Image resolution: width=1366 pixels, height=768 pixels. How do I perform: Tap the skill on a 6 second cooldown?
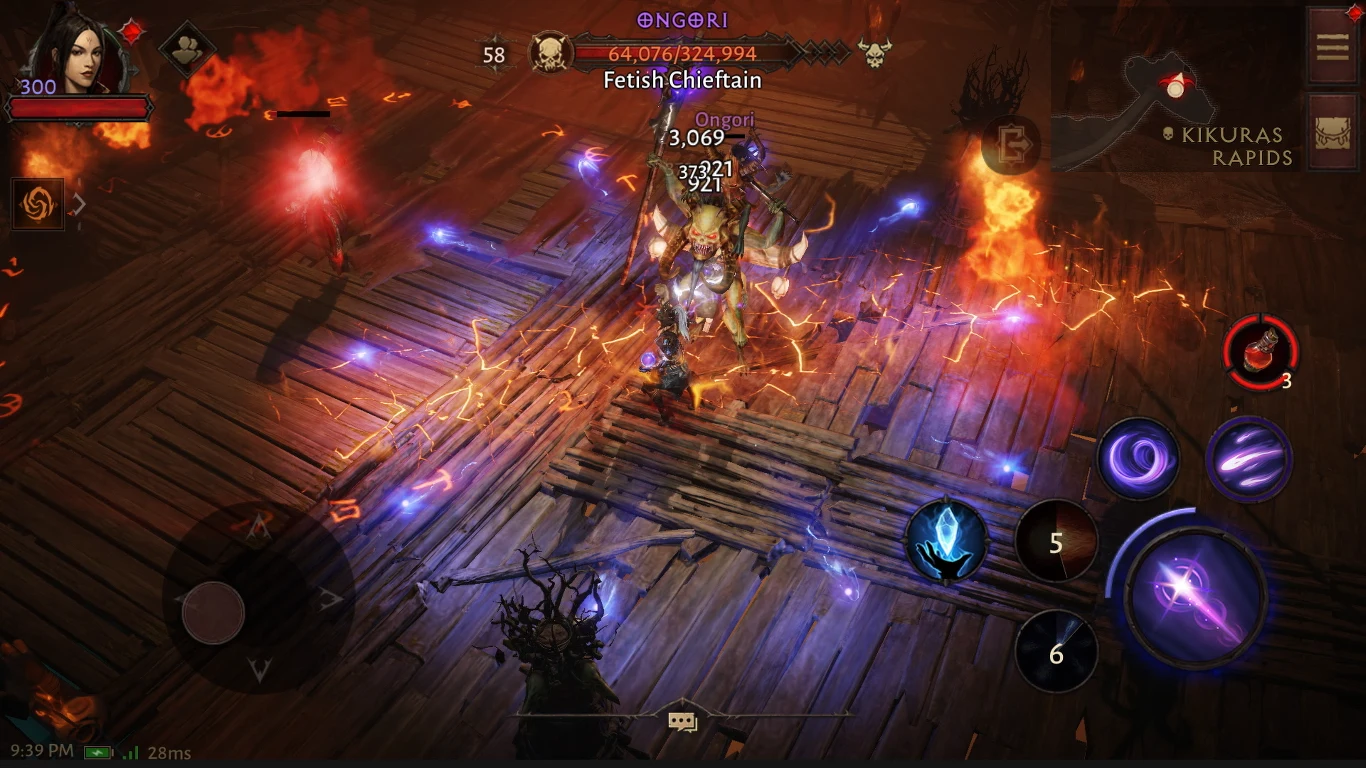click(x=1056, y=652)
